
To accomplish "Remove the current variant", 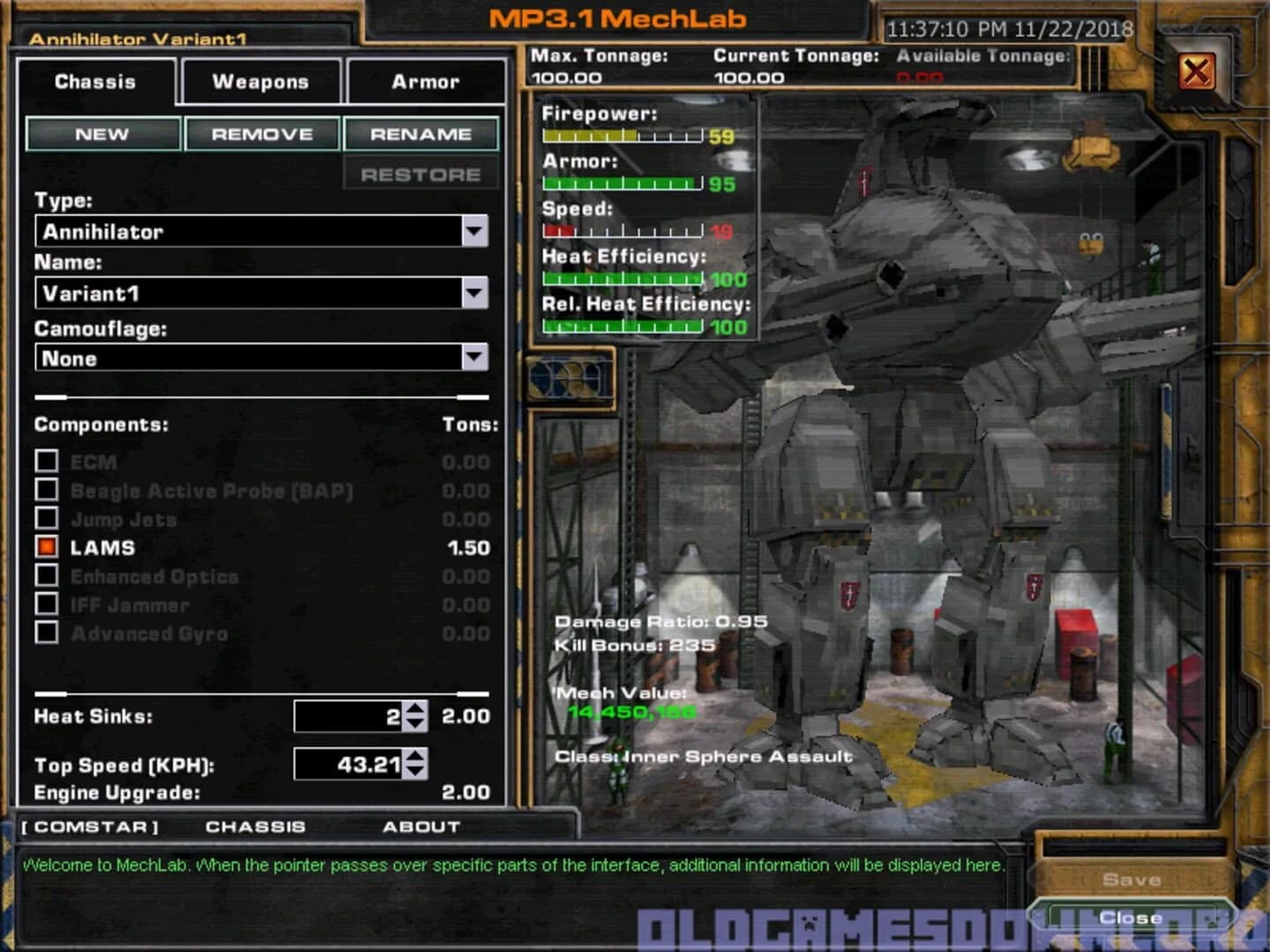I will (x=261, y=133).
